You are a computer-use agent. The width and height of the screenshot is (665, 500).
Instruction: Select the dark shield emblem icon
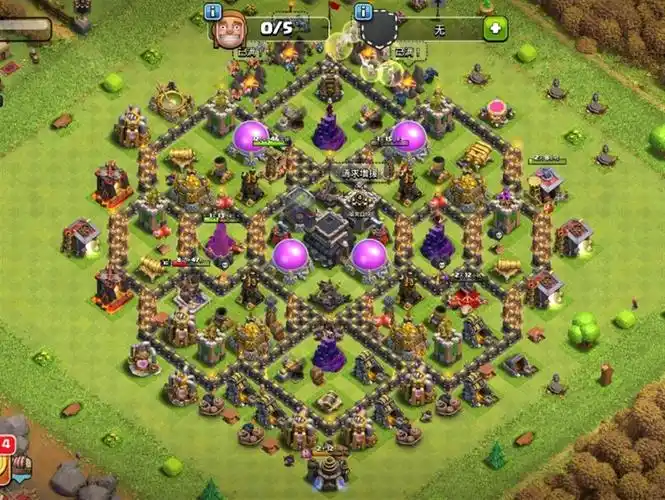click(378, 29)
